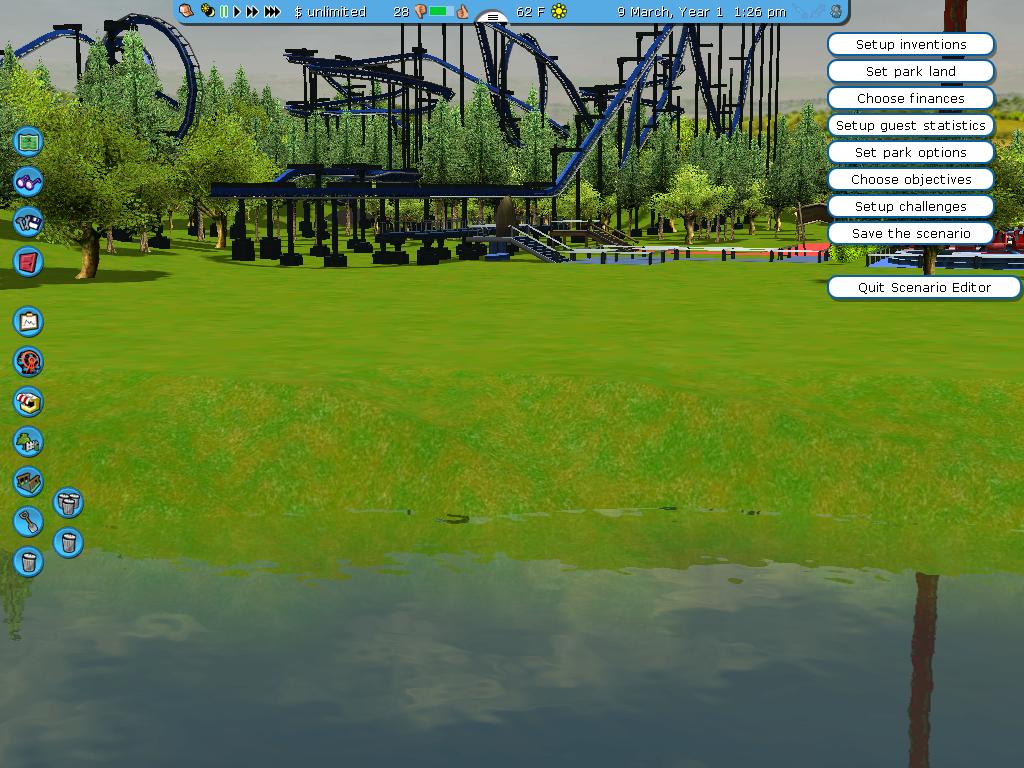Select Set park options
The width and height of the screenshot is (1024, 768).
click(x=910, y=153)
